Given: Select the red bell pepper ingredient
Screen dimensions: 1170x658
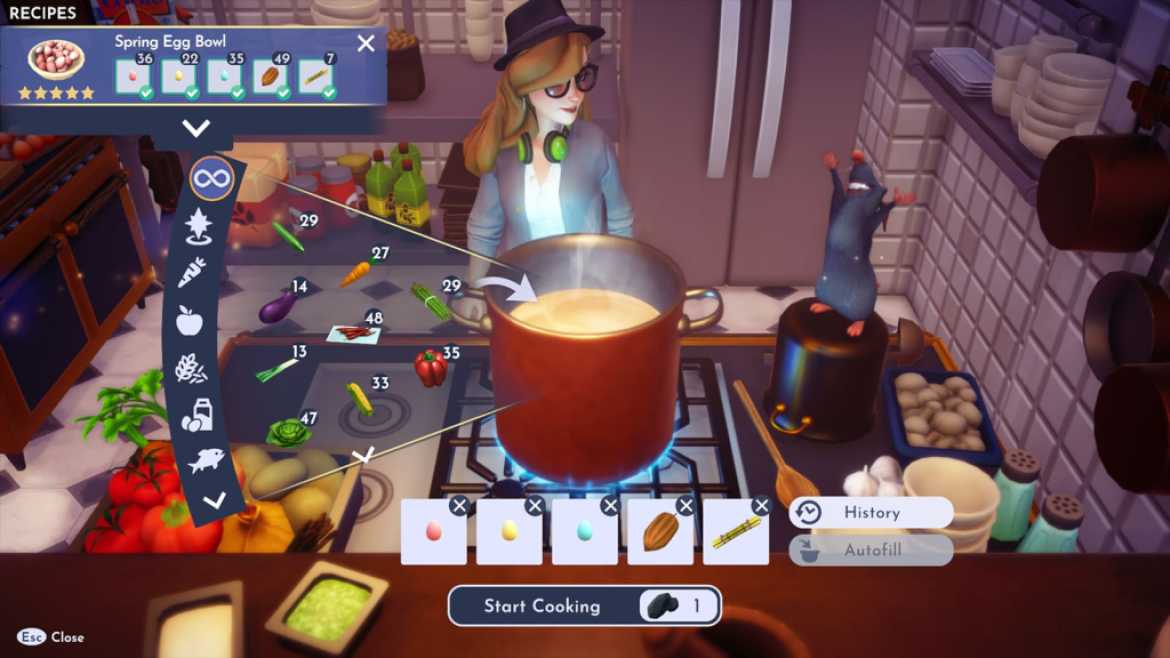Looking at the screenshot, I should [x=430, y=369].
